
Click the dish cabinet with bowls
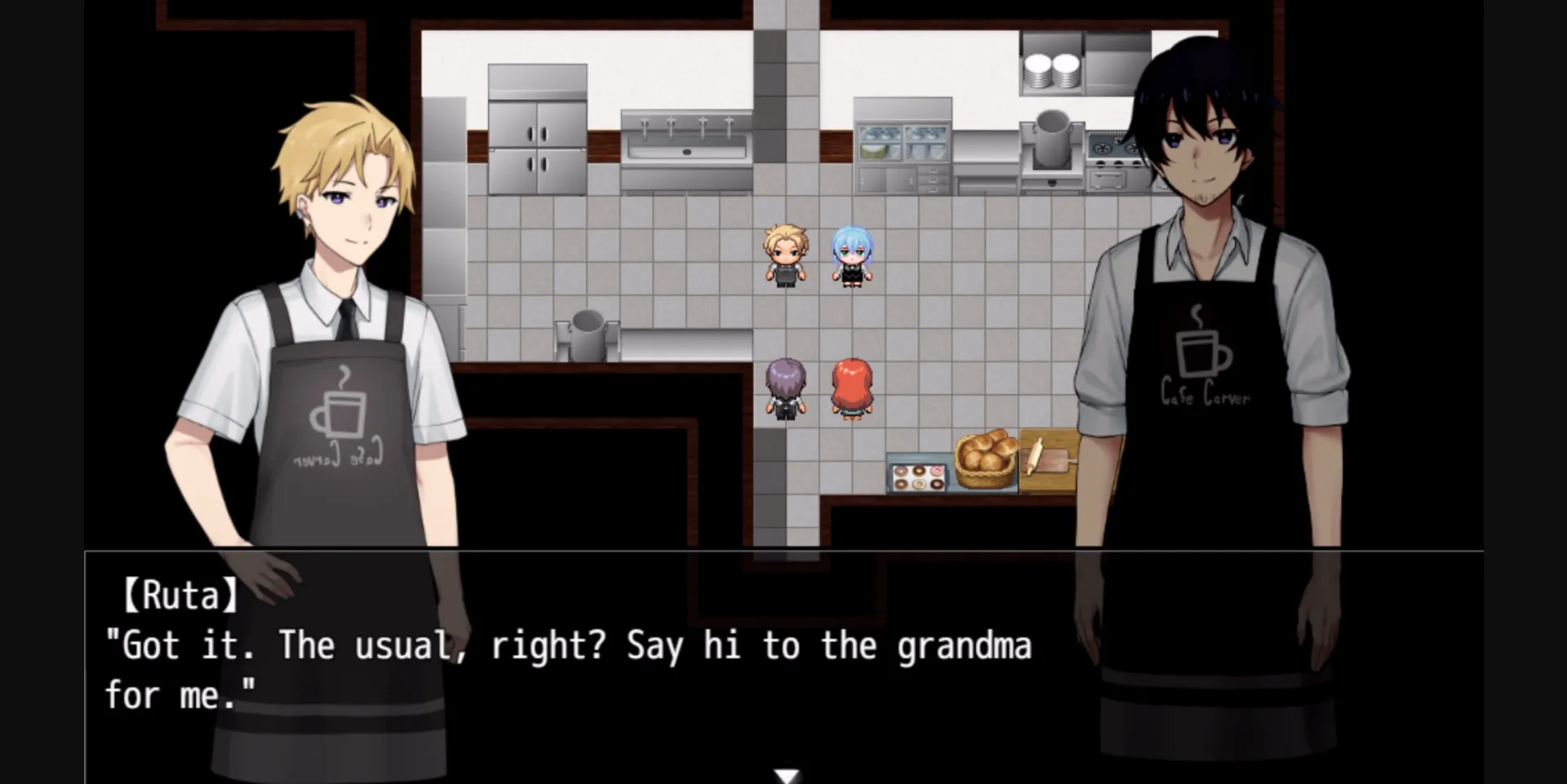coord(902,143)
